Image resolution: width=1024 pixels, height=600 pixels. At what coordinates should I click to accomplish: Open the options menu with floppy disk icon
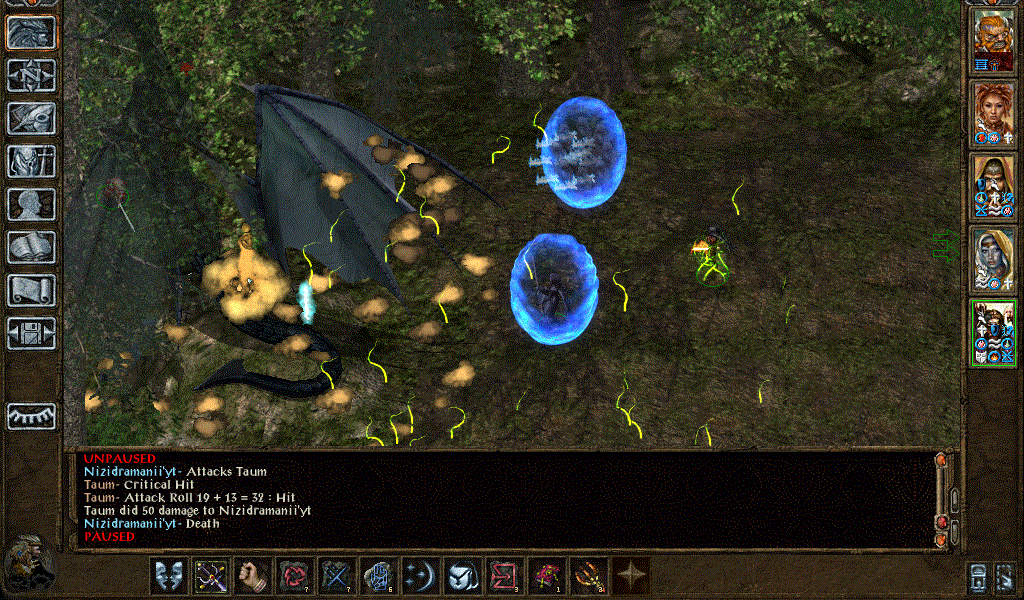pyautogui.click(x=31, y=333)
